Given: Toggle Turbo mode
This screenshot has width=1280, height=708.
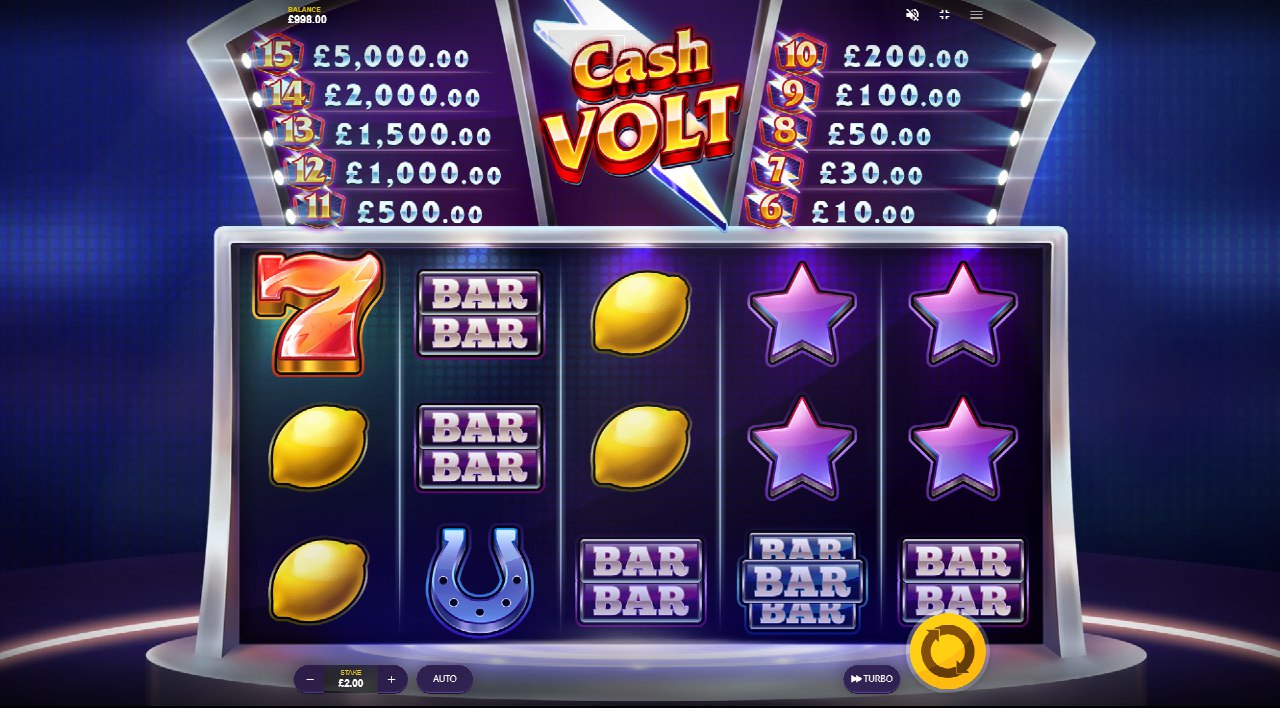Looking at the screenshot, I should pyautogui.click(x=871, y=679).
